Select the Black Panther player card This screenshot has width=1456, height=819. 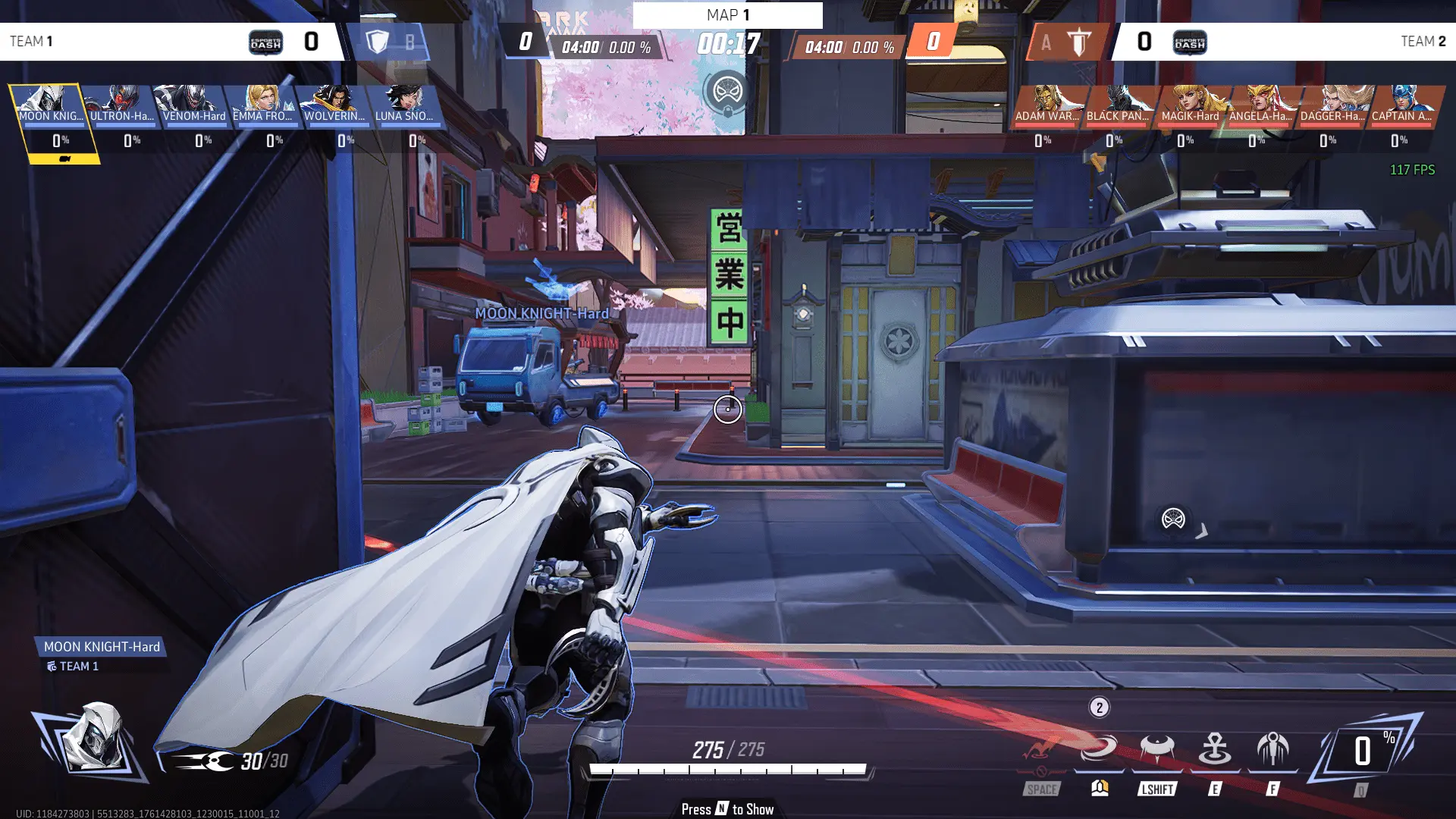[1119, 106]
